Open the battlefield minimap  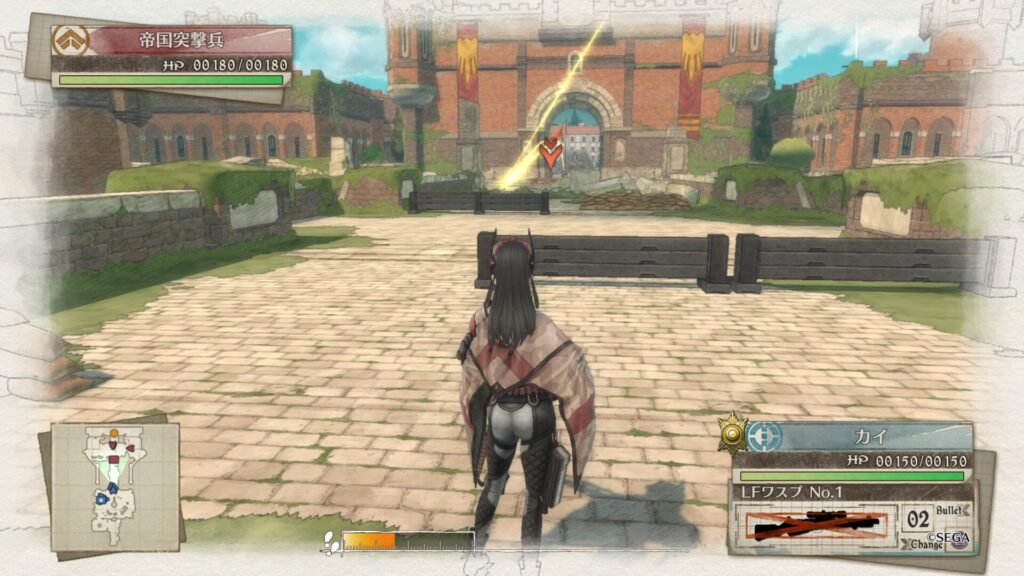coord(114,486)
